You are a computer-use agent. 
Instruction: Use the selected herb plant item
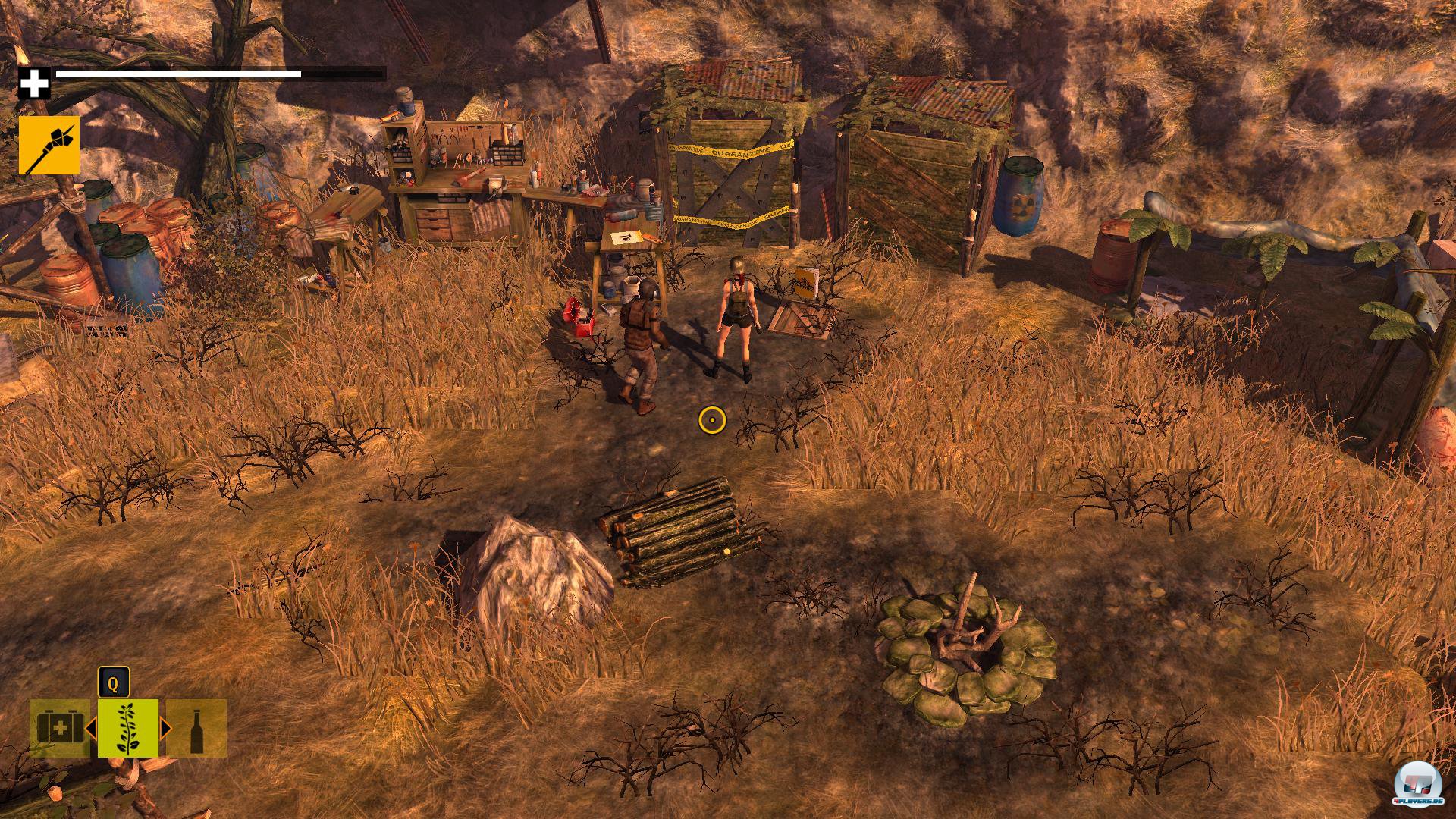[x=127, y=728]
